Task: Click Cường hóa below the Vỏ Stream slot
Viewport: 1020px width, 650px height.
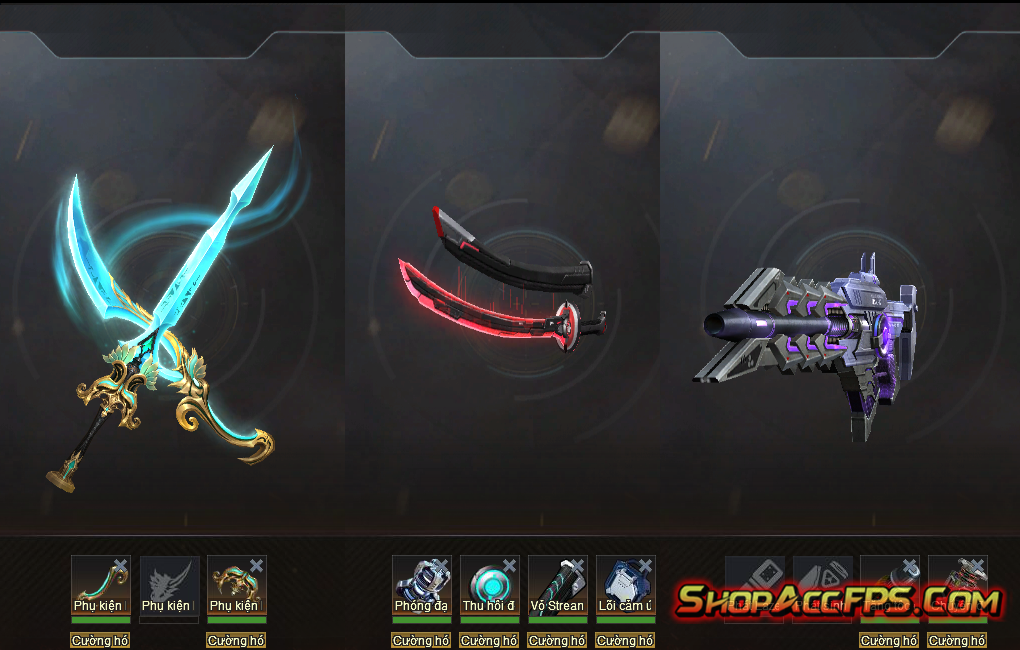Action: pos(557,640)
